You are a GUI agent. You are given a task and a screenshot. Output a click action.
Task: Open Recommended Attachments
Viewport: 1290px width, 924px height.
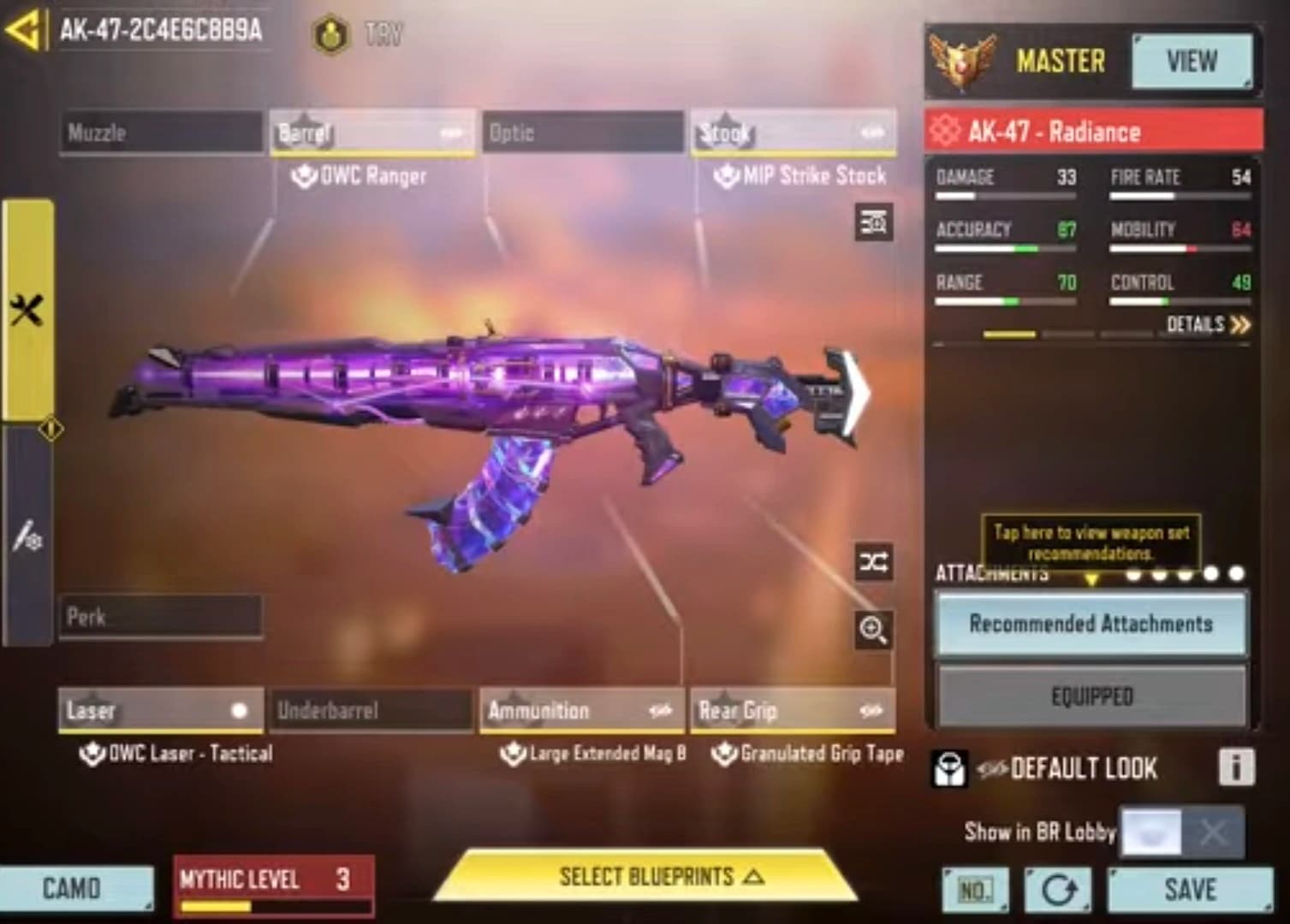1091,624
